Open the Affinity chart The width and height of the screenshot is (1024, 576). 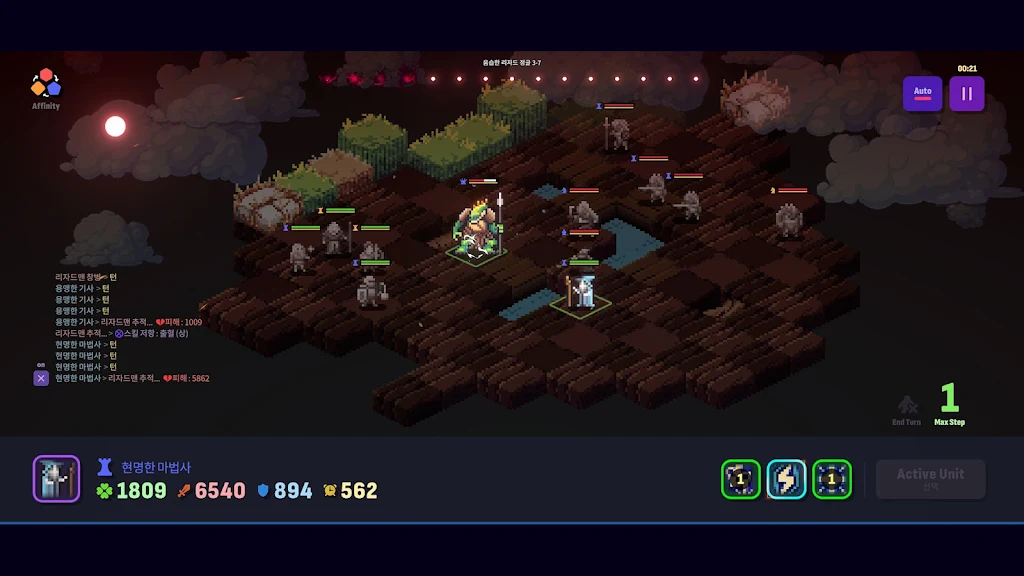(x=45, y=88)
